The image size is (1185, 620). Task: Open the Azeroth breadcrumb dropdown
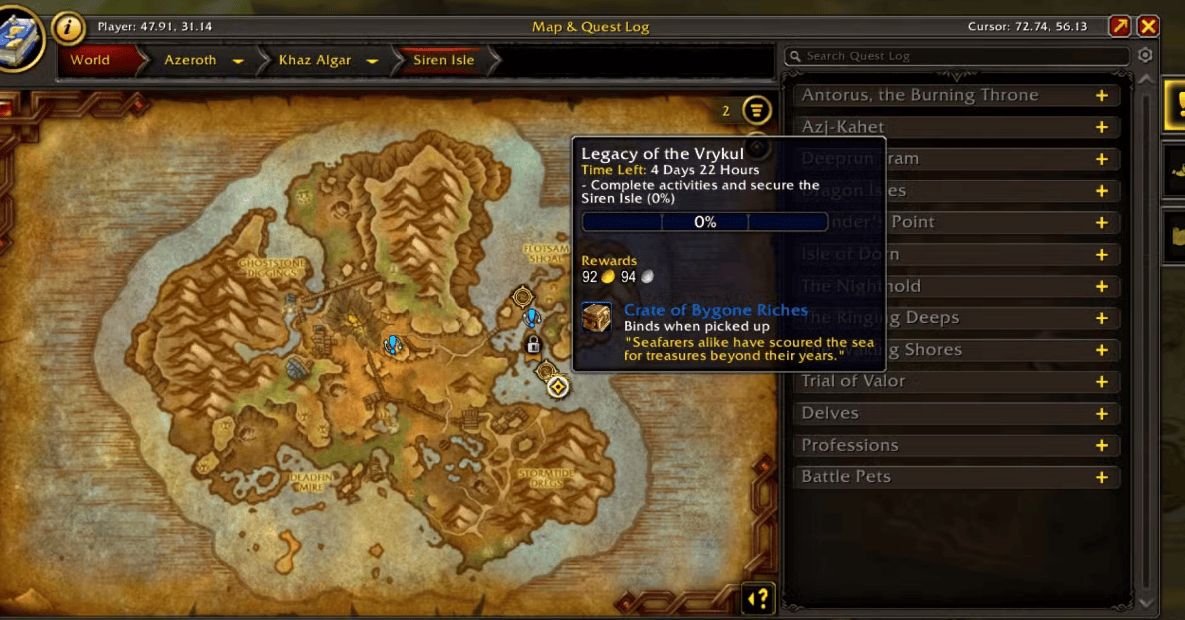click(238, 61)
